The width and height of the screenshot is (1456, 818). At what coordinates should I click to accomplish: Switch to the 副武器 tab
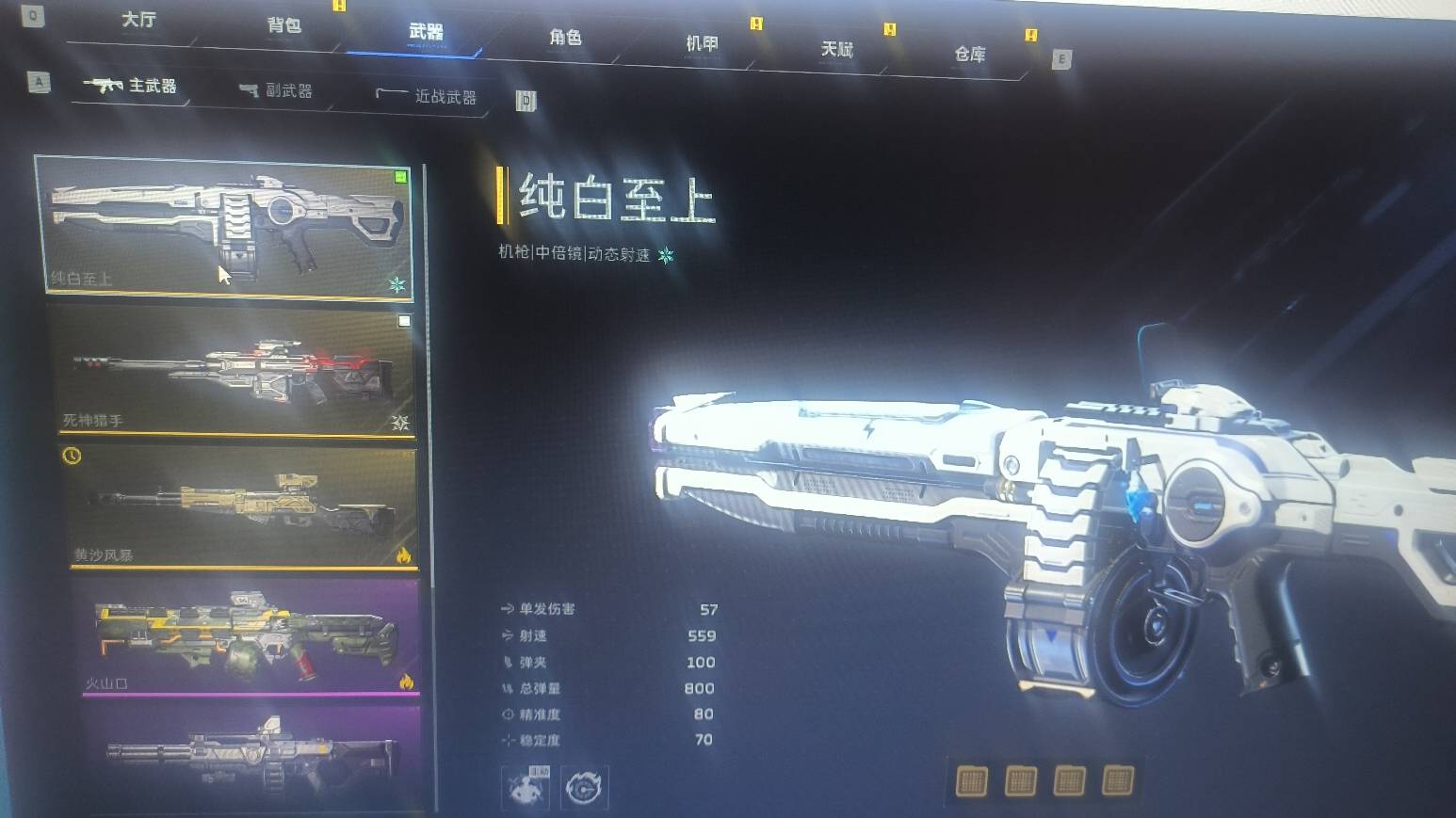[x=283, y=90]
